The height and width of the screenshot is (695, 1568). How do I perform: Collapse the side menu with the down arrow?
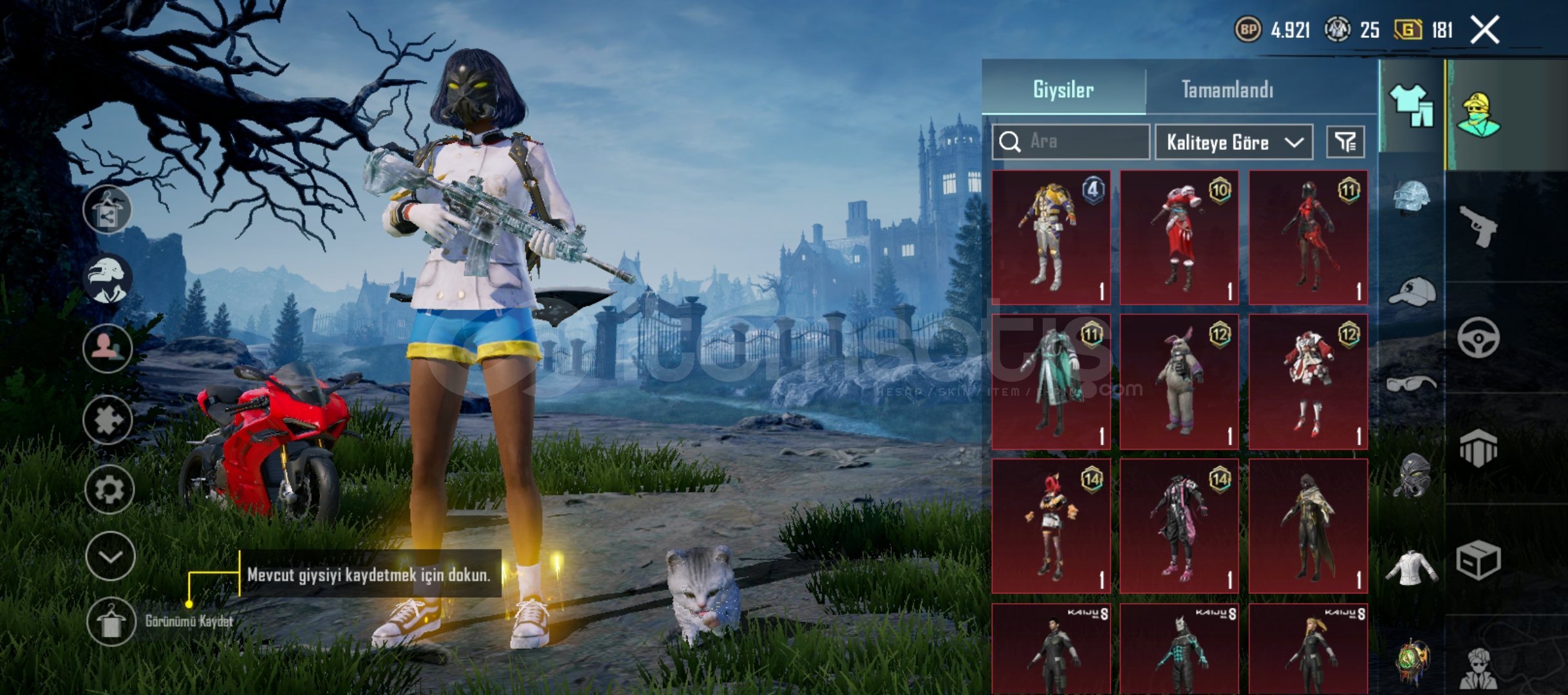click(x=110, y=557)
